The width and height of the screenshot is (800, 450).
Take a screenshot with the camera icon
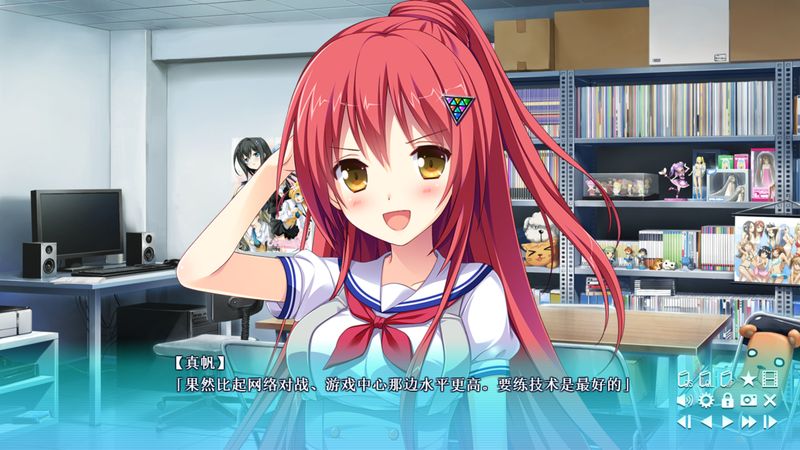point(748,400)
